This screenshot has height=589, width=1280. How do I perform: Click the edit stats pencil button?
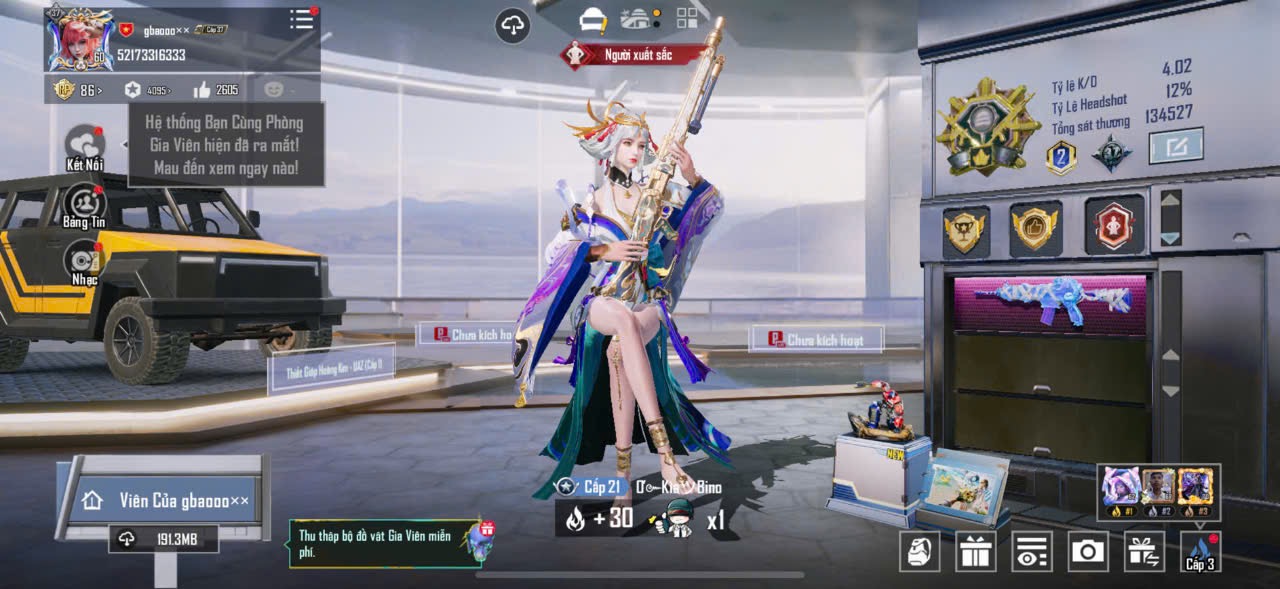1175,147
